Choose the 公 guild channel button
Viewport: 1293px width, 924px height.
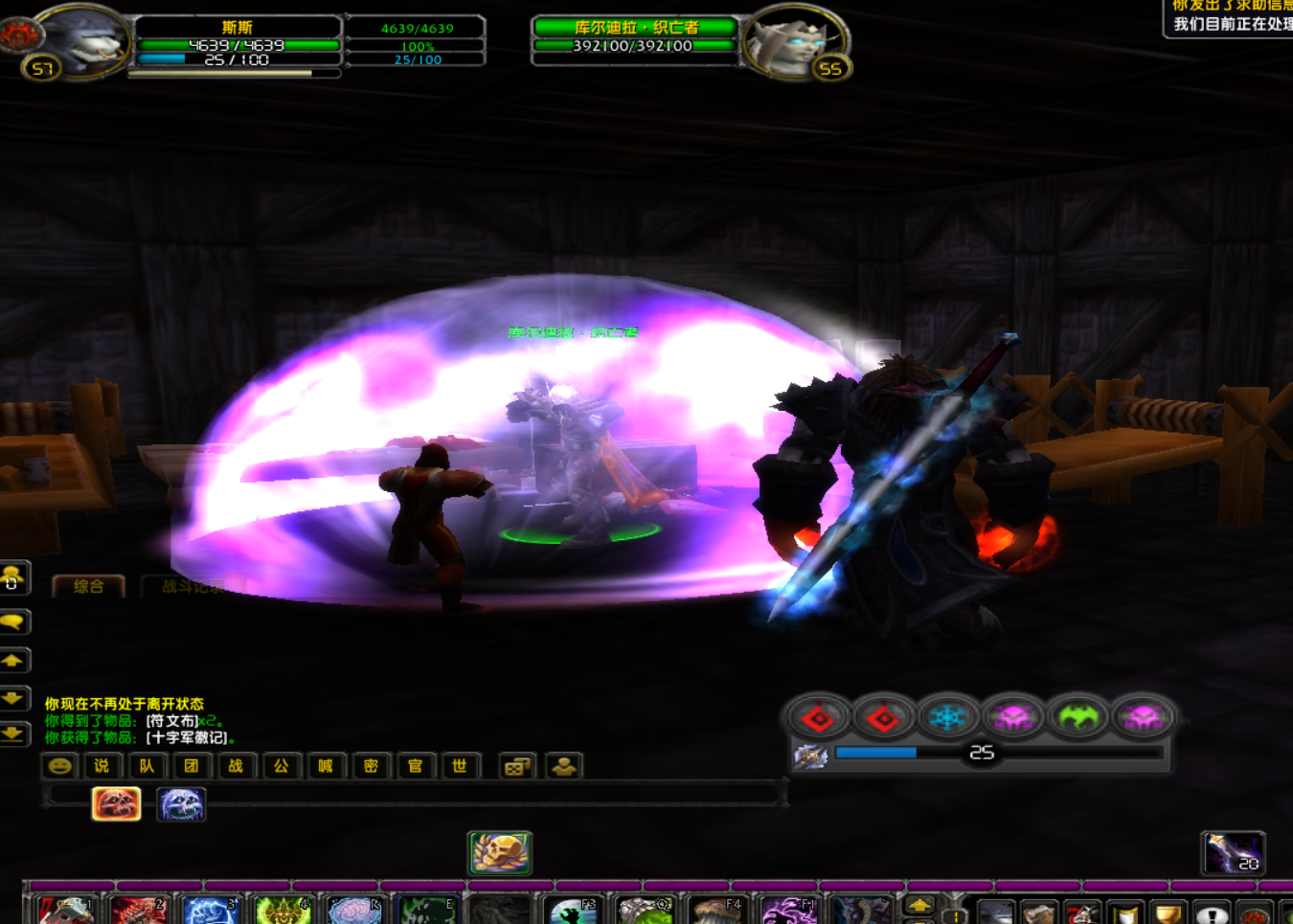coord(281,766)
